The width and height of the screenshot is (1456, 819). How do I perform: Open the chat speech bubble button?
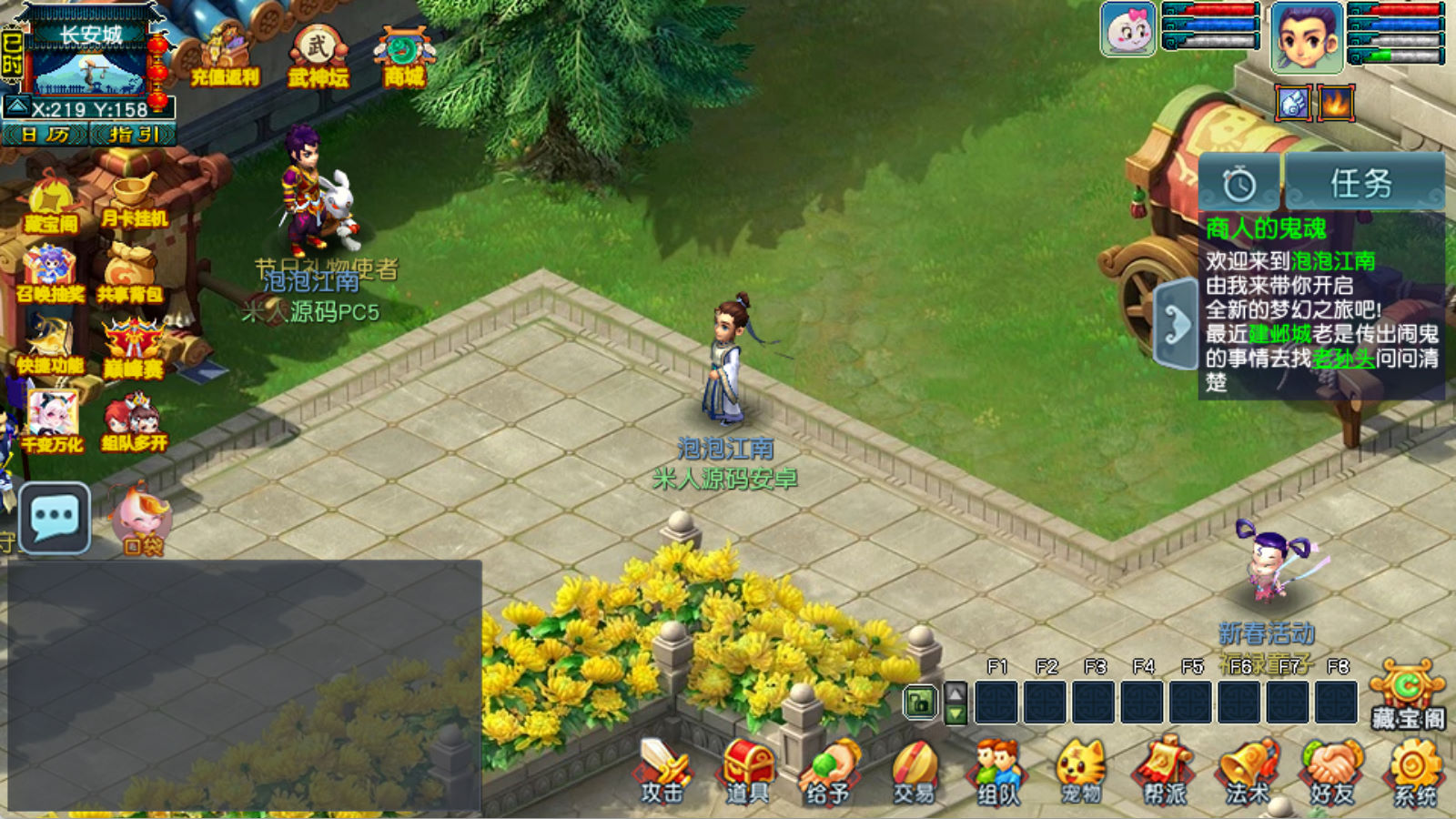[55, 518]
